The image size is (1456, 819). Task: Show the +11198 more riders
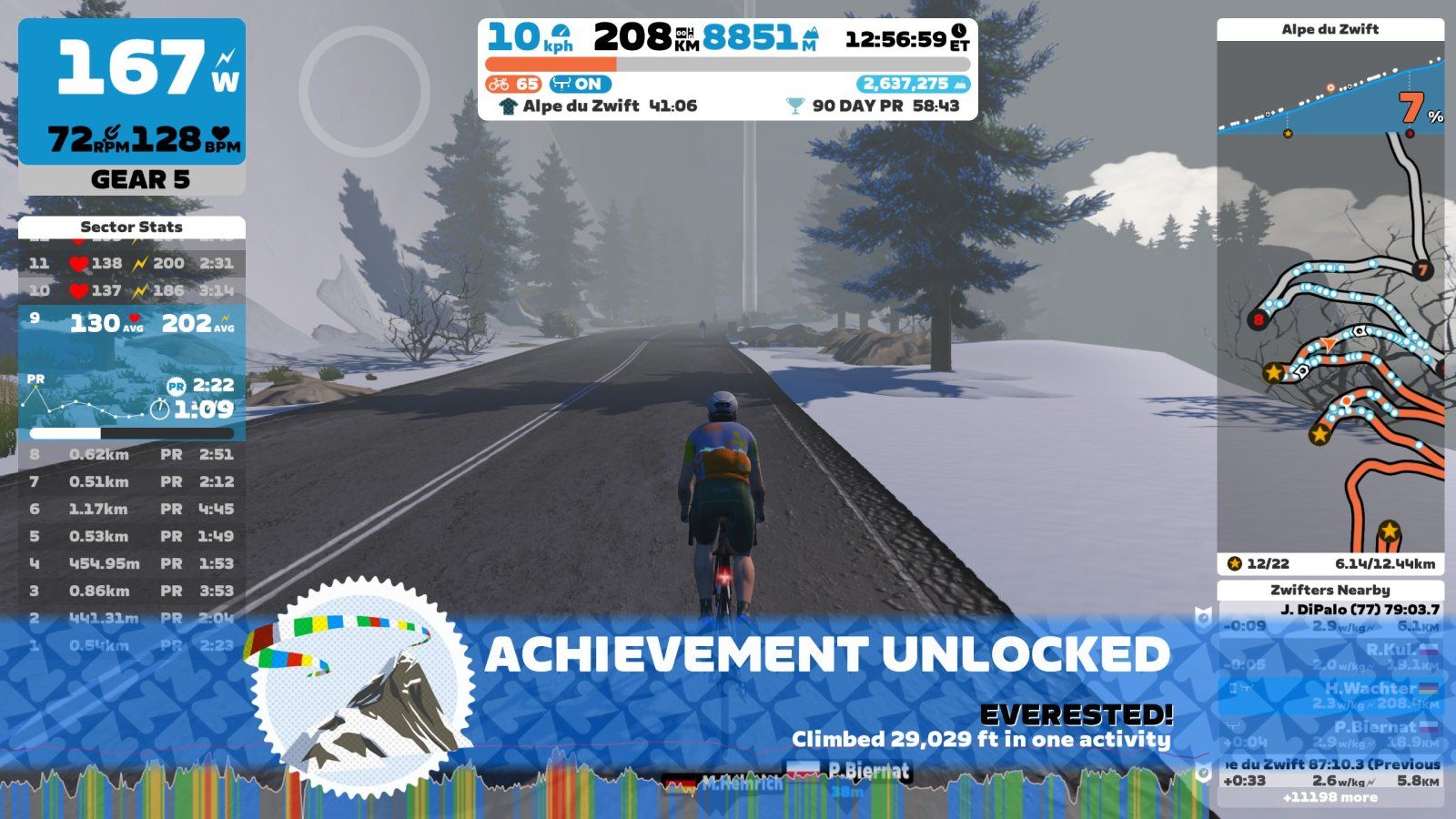tap(1330, 798)
